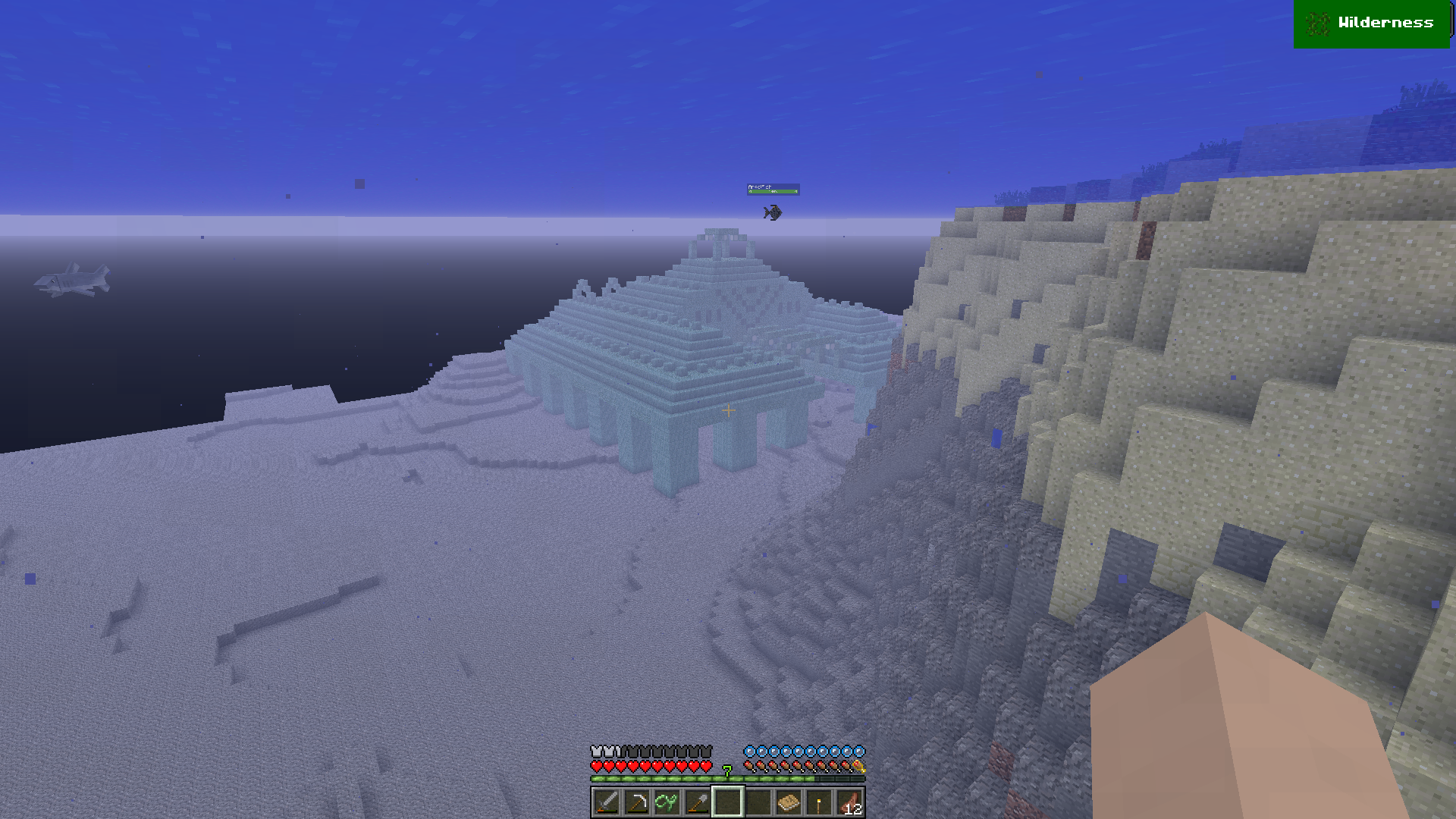
Task: Select the map item in the hotbar
Action: click(789, 802)
